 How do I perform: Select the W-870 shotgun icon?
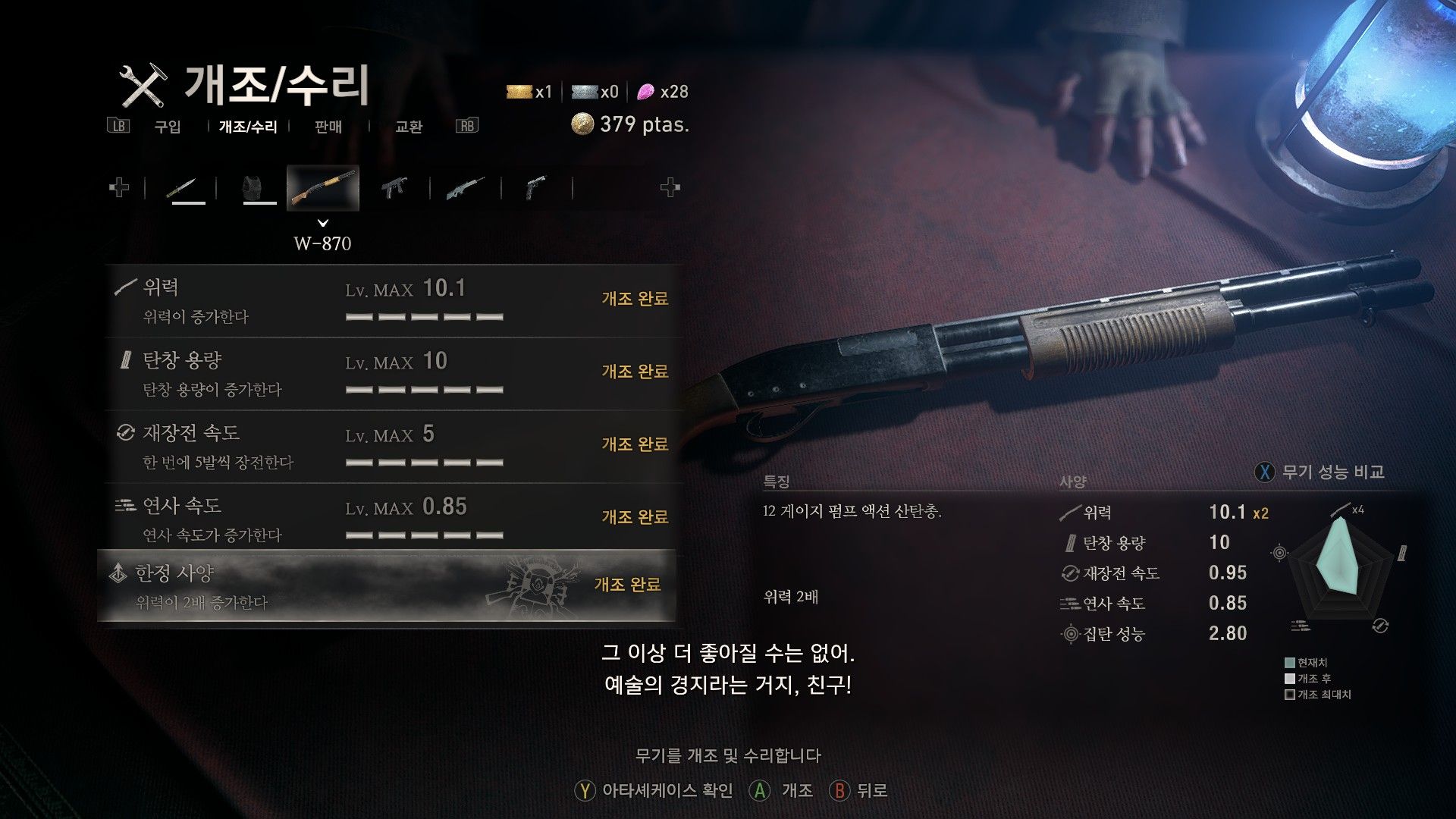pyautogui.click(x=322, y=187)
